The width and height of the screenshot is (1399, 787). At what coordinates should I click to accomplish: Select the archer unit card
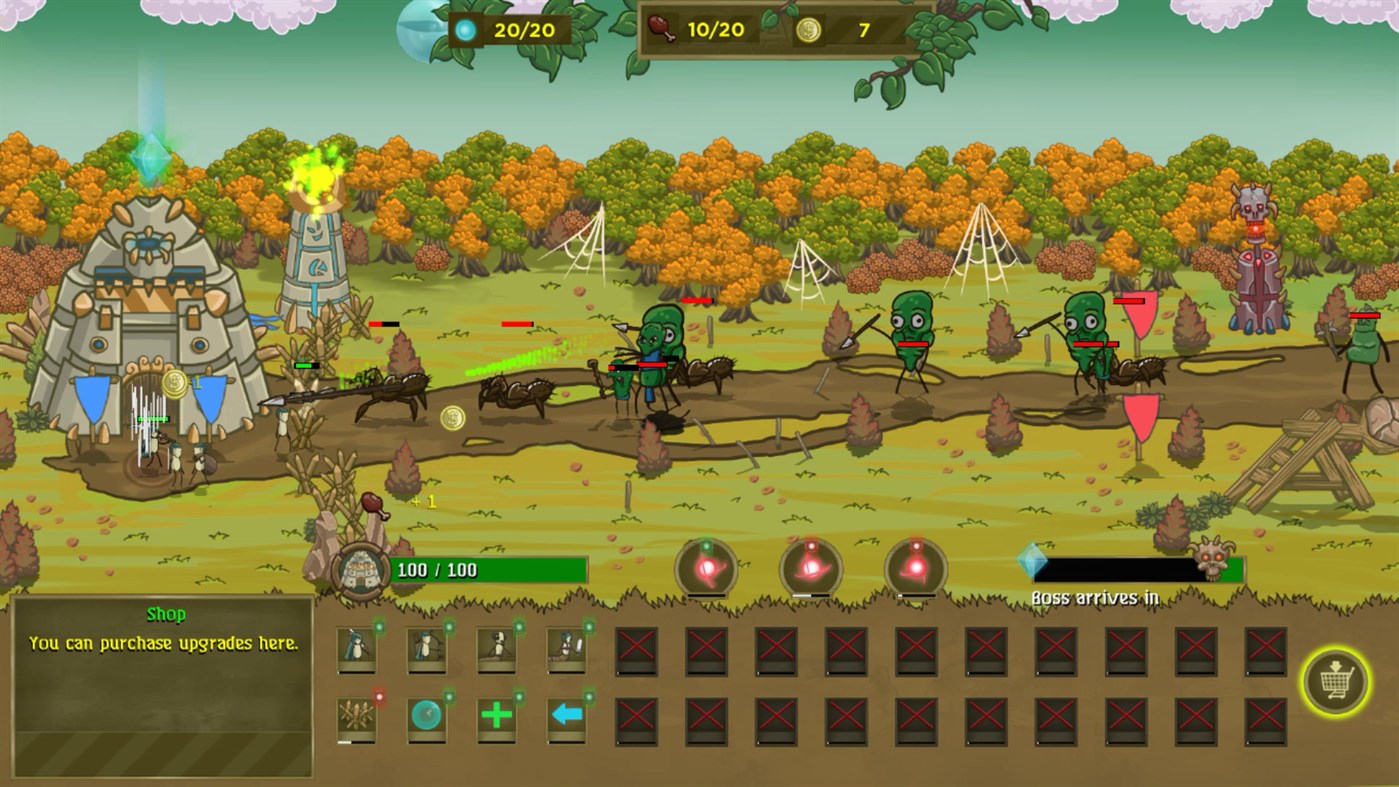coord(427,650)
